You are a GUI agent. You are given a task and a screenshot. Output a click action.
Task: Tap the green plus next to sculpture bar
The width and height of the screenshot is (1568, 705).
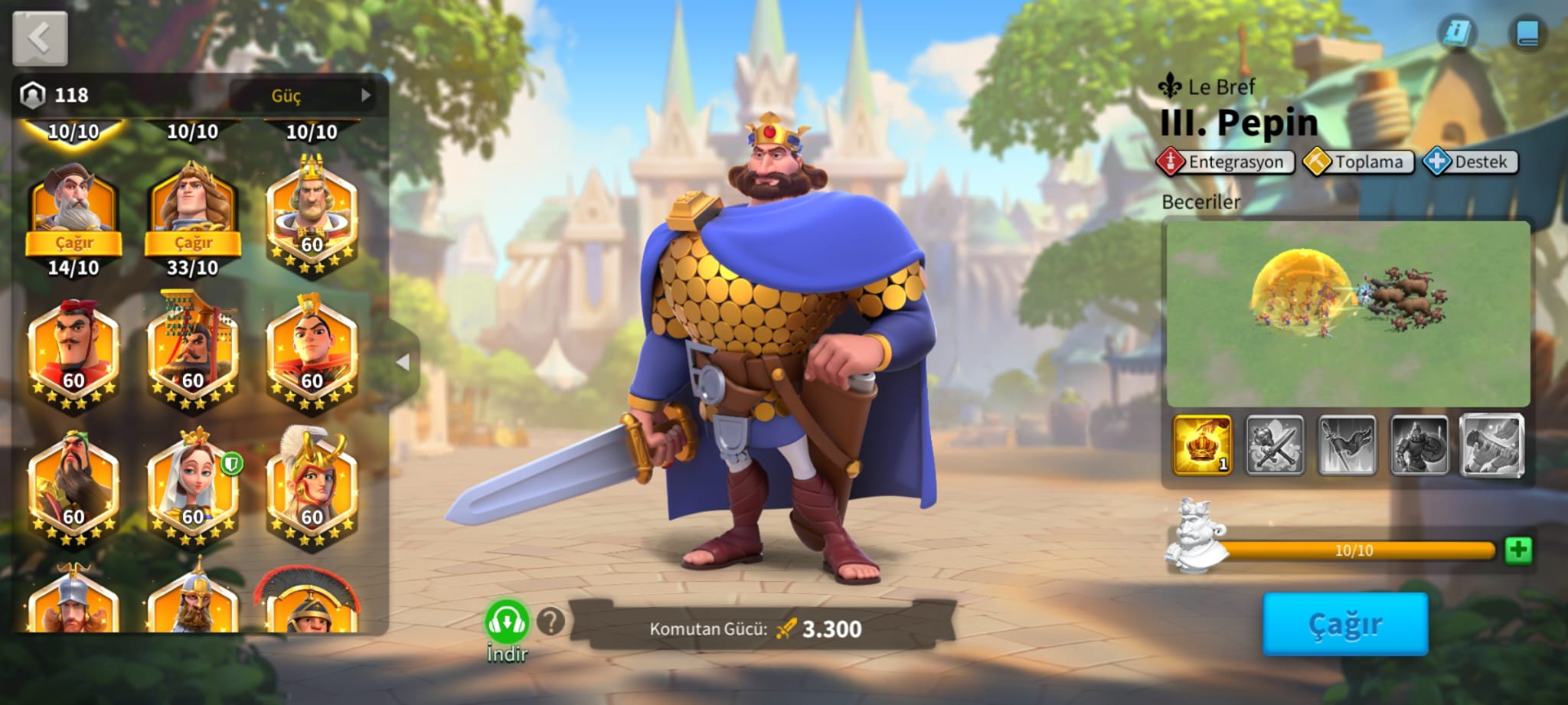1518,550
